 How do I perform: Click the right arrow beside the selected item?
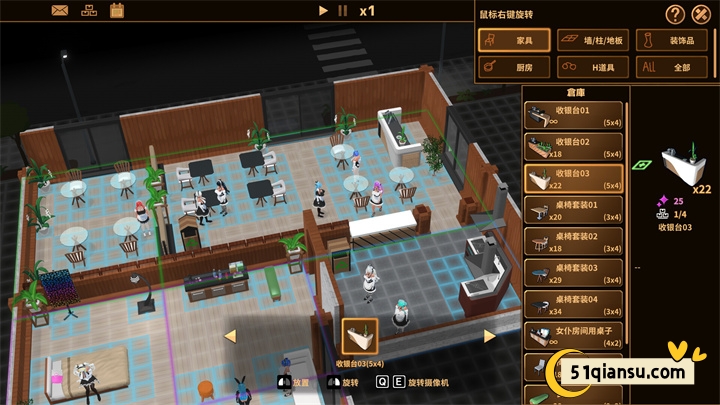tap(490, 336)
